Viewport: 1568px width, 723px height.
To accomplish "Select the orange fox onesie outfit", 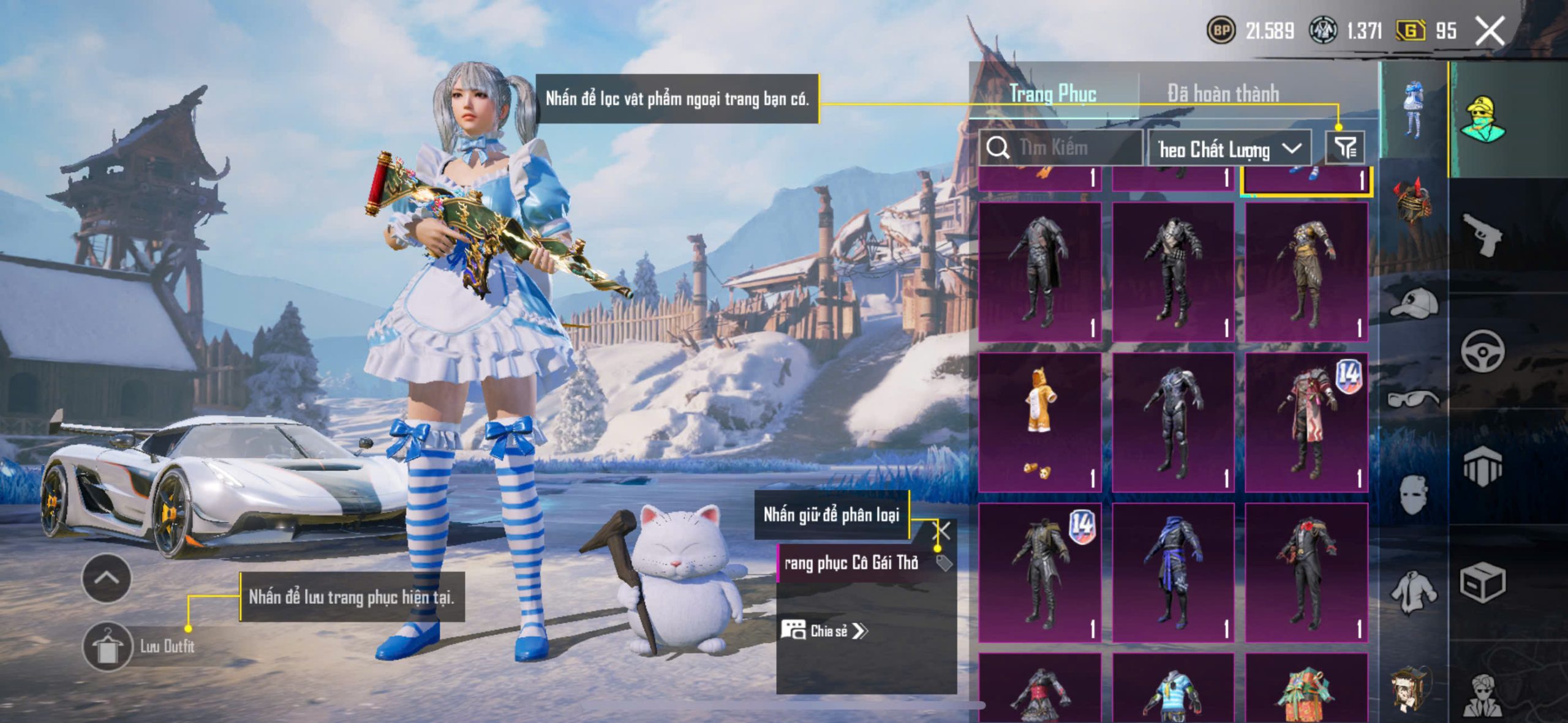I will [x=1039, y=422].
